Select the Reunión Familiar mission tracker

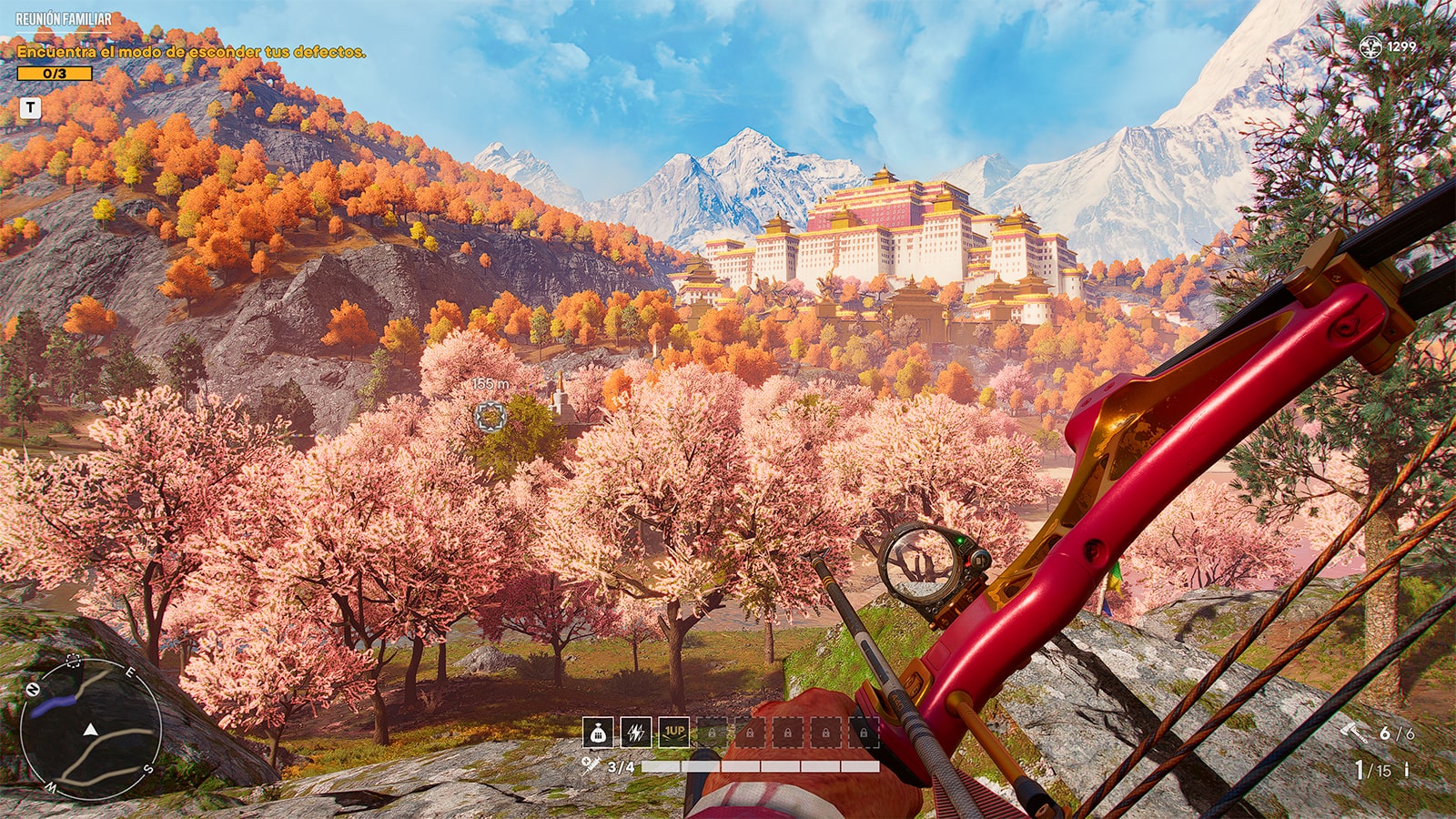[64, 19]
